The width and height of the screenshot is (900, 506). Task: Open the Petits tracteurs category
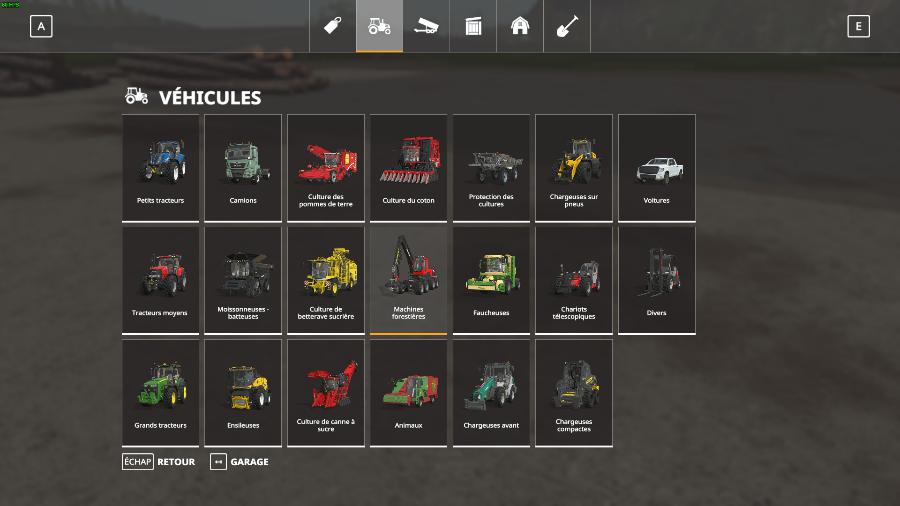coord(161,168)
